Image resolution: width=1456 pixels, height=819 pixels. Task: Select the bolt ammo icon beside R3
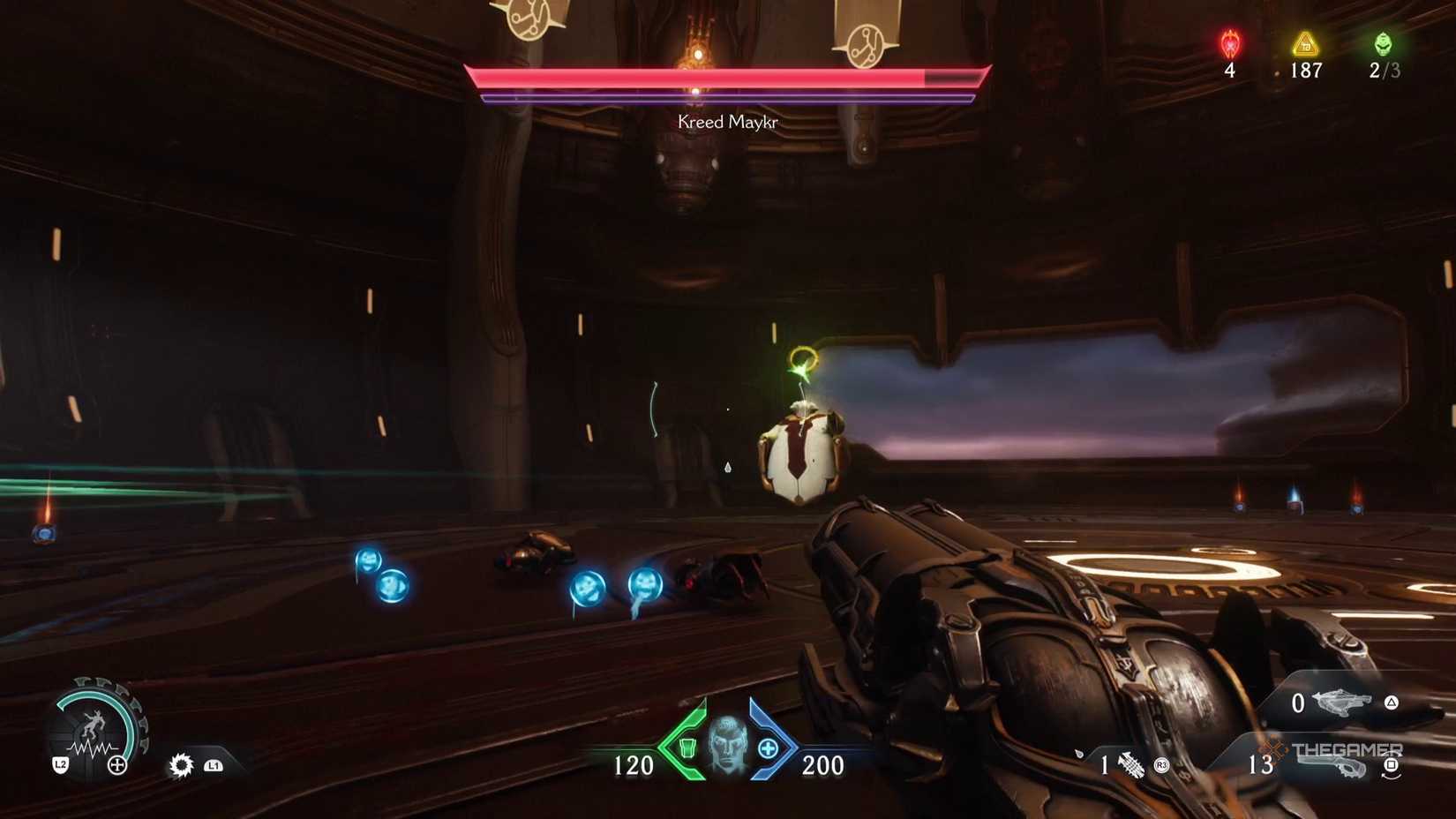(x=1131, y=764)
